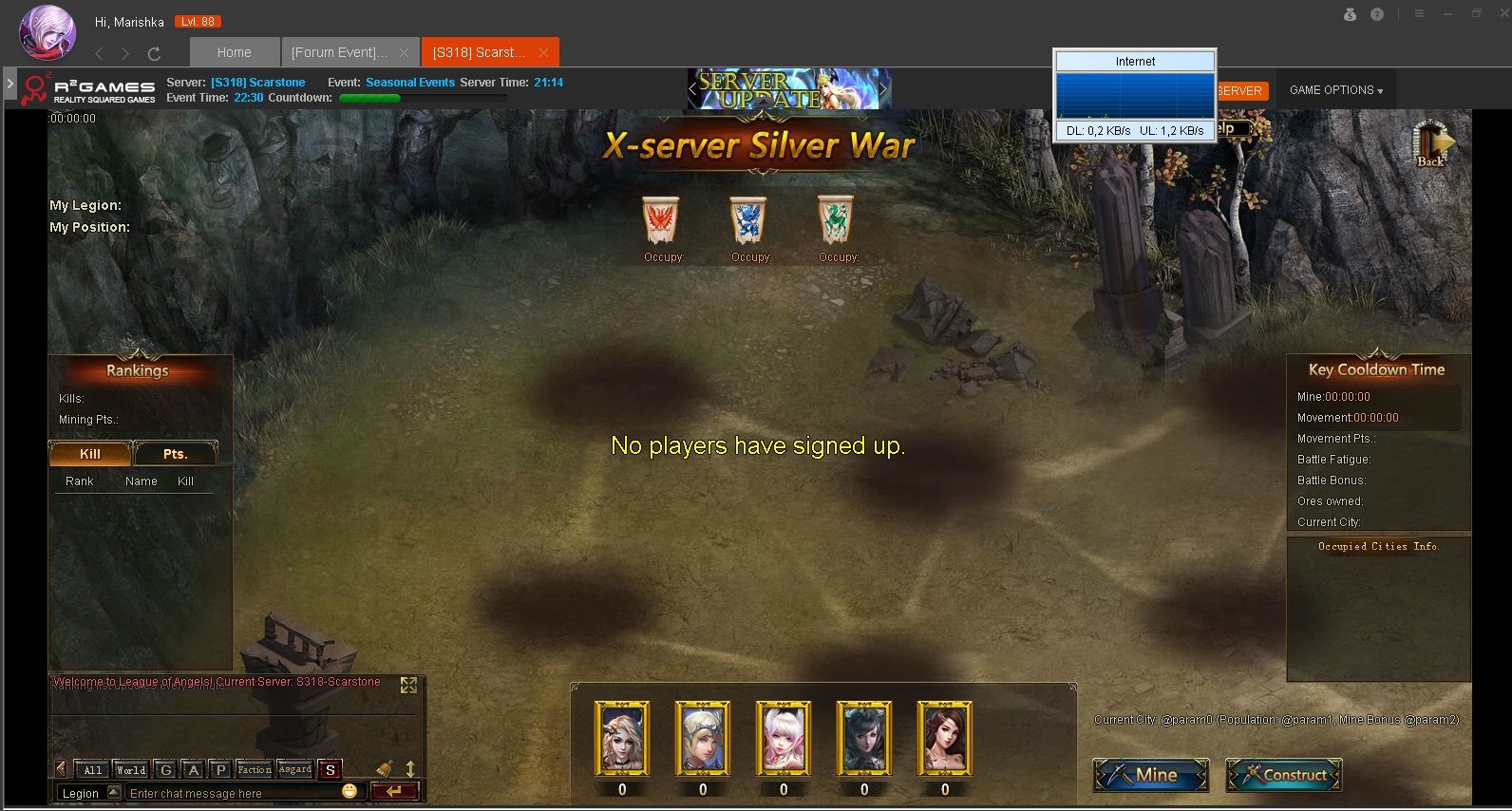Open the Faction chat channel

tap(254, 769)
